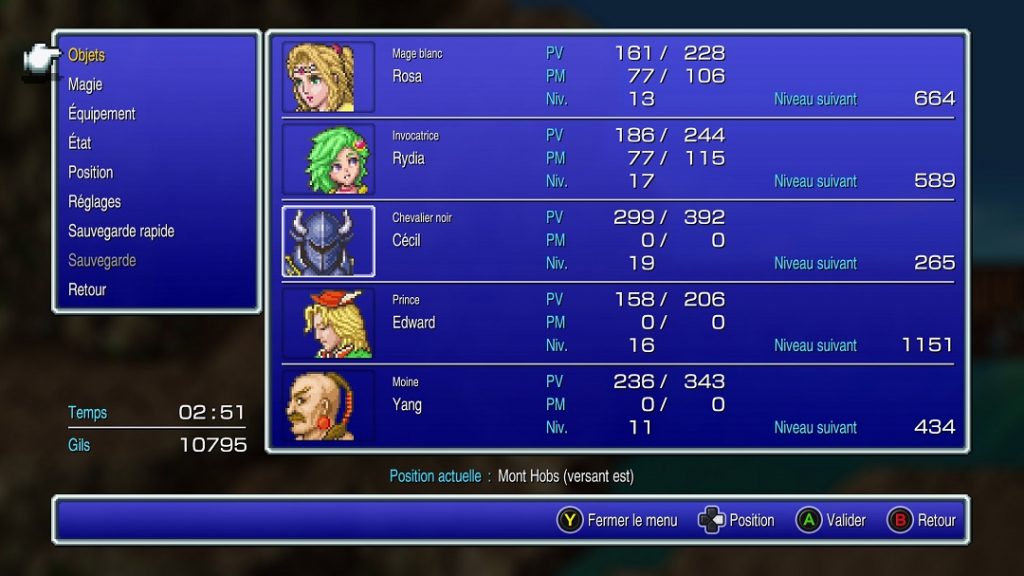Choose Yang the Moine party row
Viewport: 1024px width, 576px height.
click(x=617, y=405)
